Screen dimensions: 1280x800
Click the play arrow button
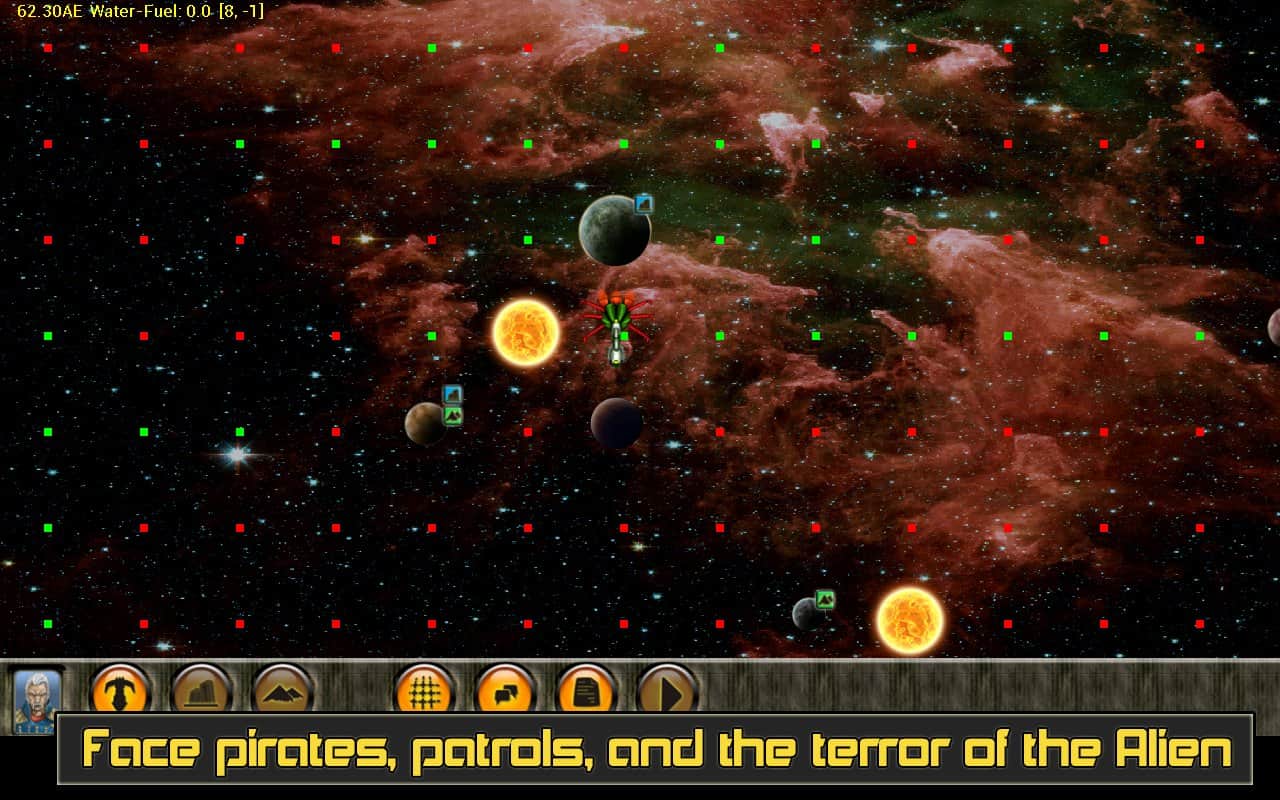tap(667, 691)
